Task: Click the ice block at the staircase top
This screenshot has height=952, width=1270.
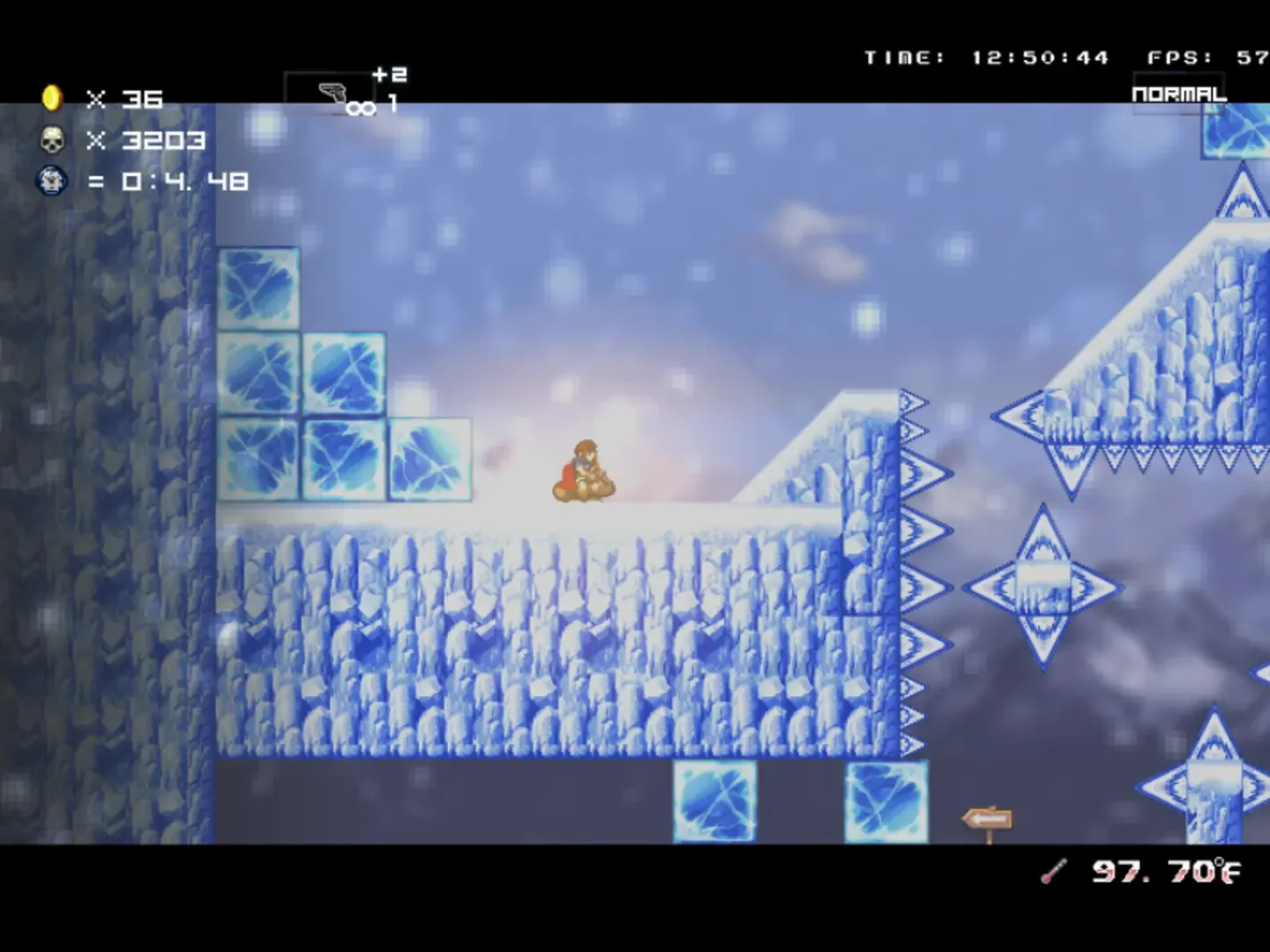Action: coord(258,289)
